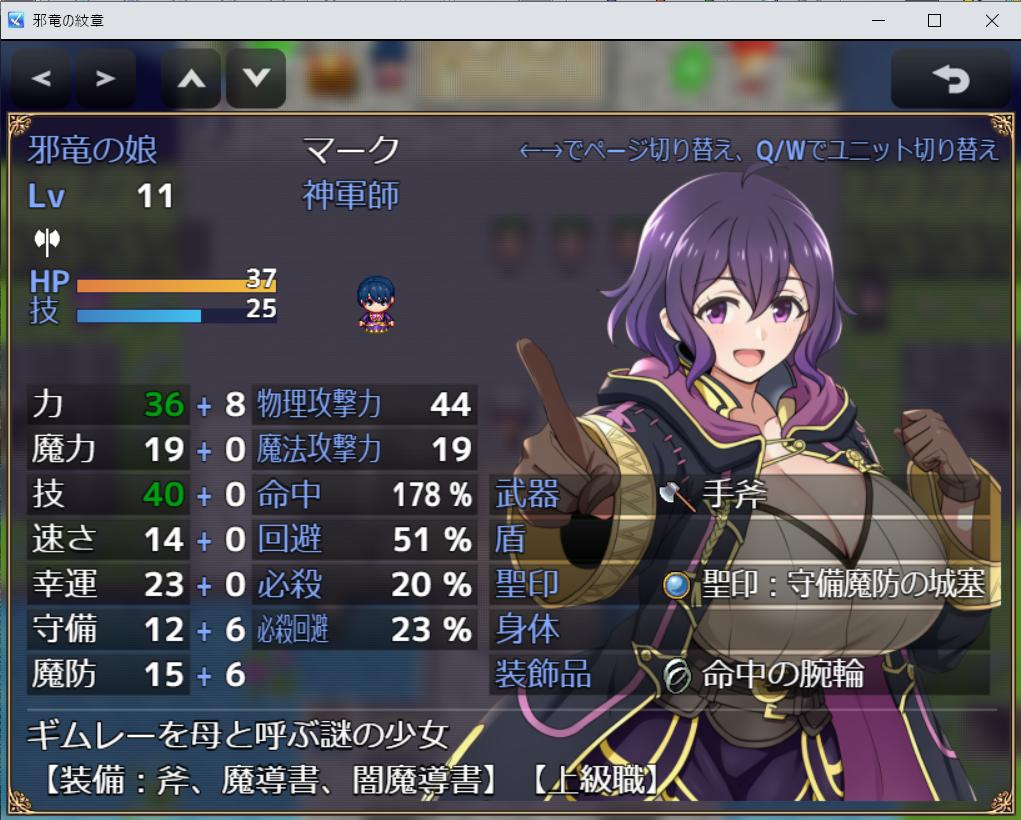Screen dimensions: 1021x820
Task: Return using the back arrow button
Action: click(x=950, y=79)
